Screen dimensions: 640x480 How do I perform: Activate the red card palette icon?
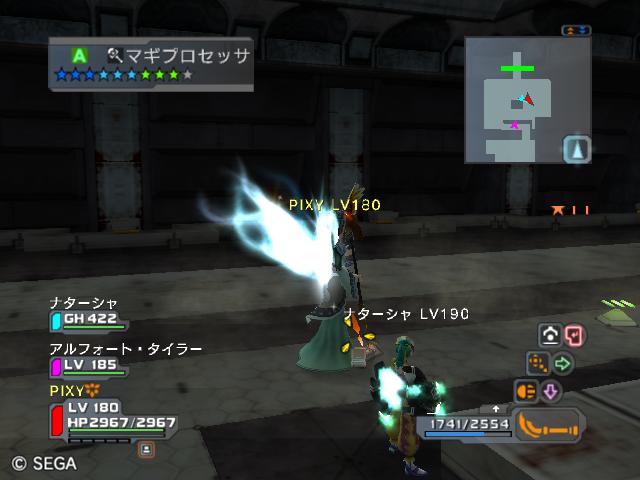pos(573,336)
